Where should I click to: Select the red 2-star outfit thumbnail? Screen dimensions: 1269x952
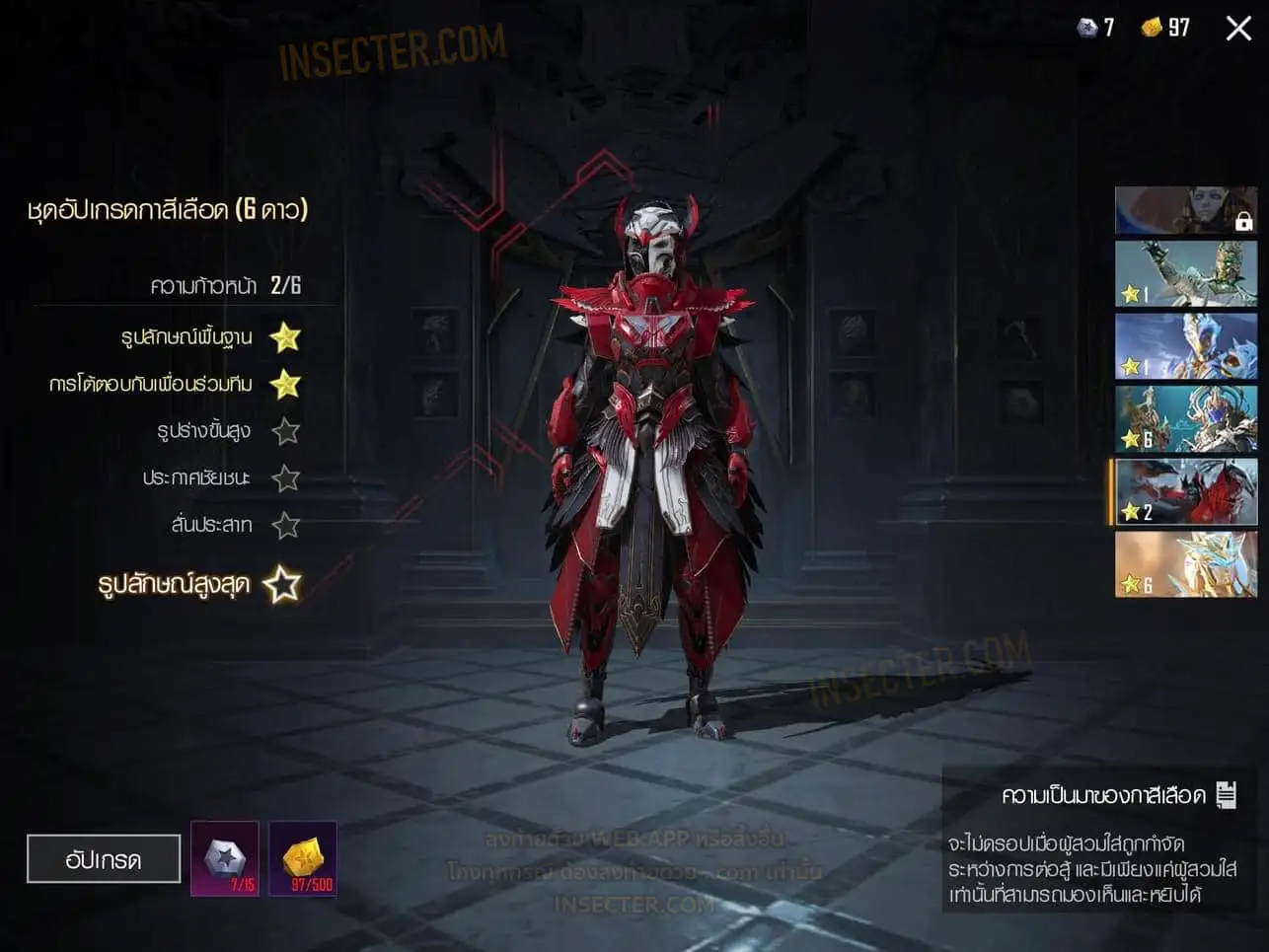[1186, 491]
